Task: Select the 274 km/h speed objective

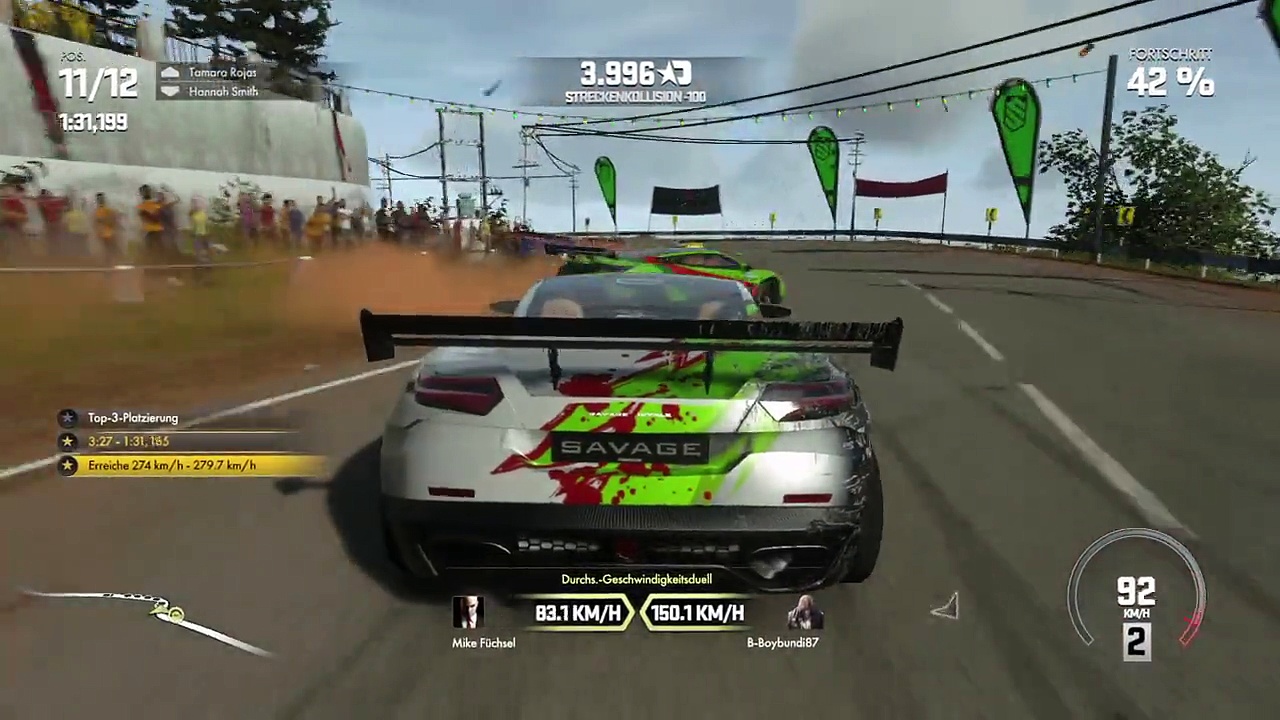Action: (171, 465)
